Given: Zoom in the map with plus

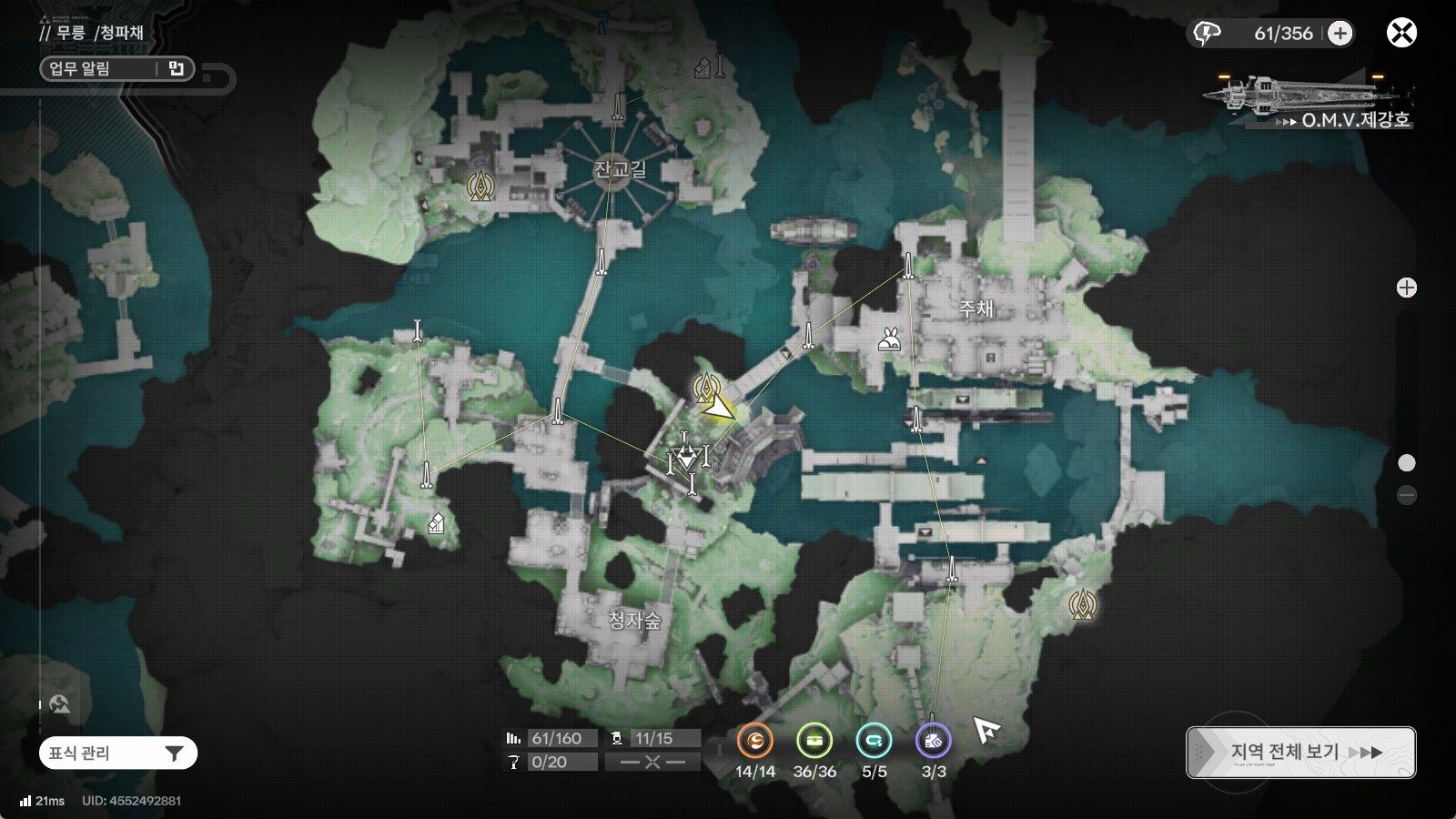Looking at the screenshot, I should tap(1407, 288).
